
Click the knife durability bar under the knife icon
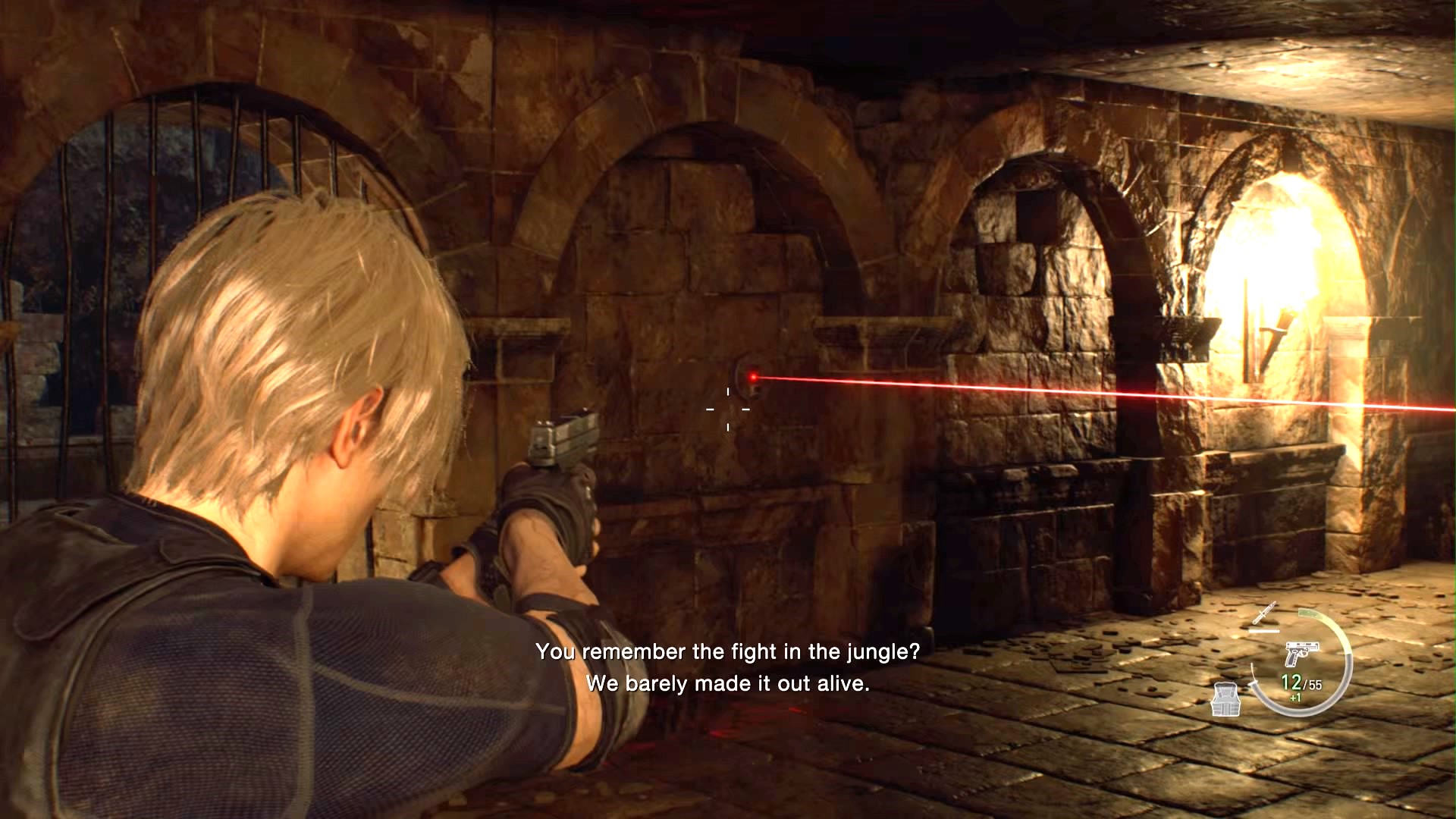1264,629
